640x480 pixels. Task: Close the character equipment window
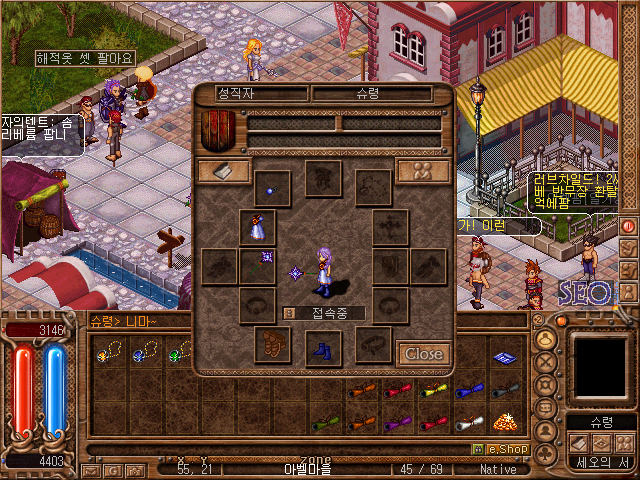point(423,353)
